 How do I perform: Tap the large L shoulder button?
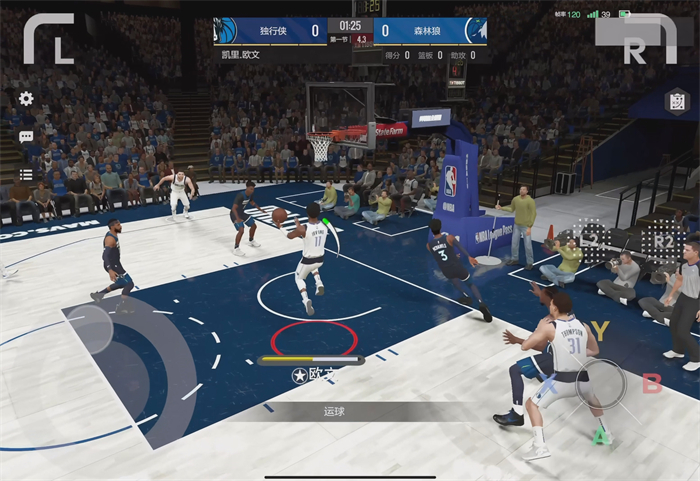click(x=49, y=38)
